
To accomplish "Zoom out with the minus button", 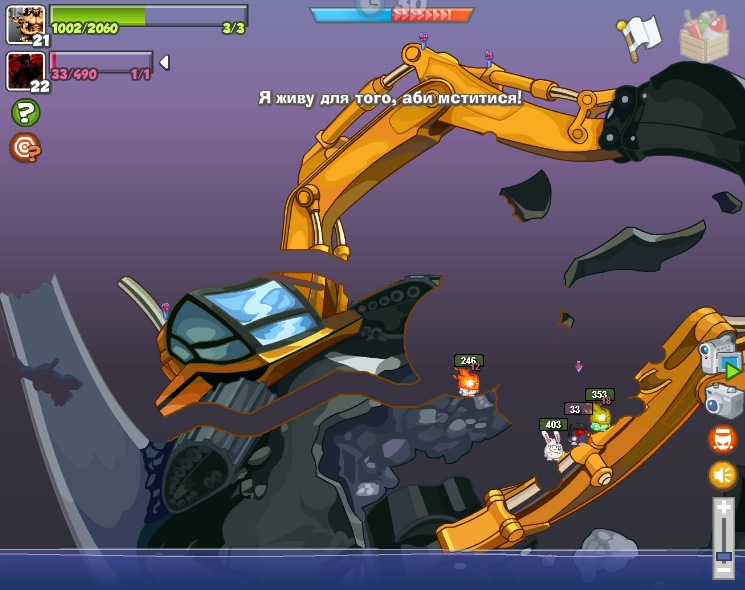I will [724, 570].
